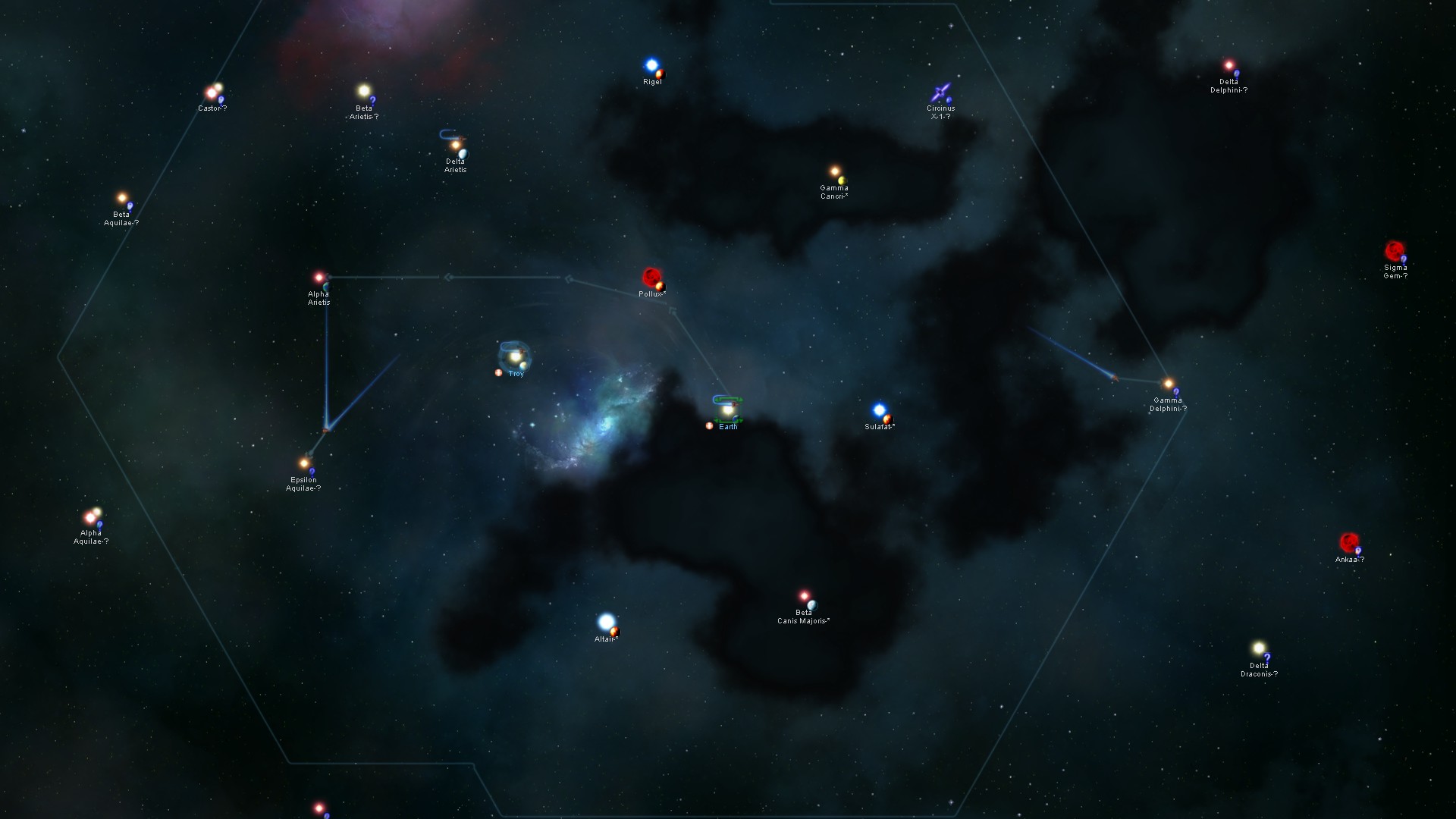Screen dimensions: 1456x819
Task: Choose the Delta Delphini star system
Action: click(x=1228, y=66)
